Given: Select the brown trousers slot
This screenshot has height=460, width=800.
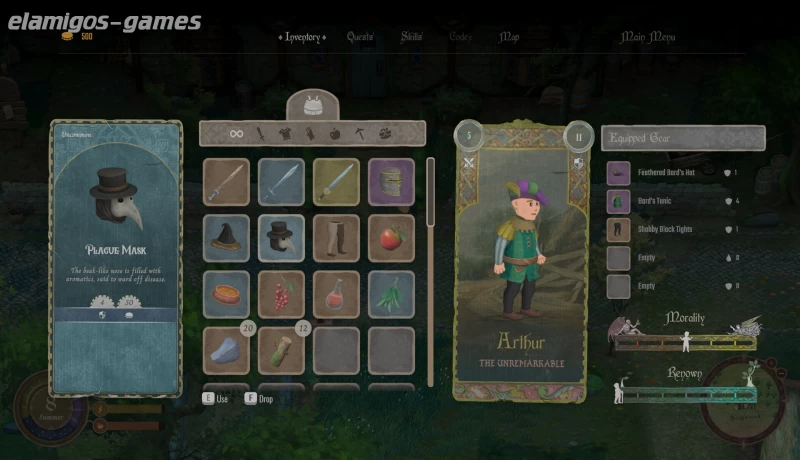Looking at the screenshot, I should point(336,238).
